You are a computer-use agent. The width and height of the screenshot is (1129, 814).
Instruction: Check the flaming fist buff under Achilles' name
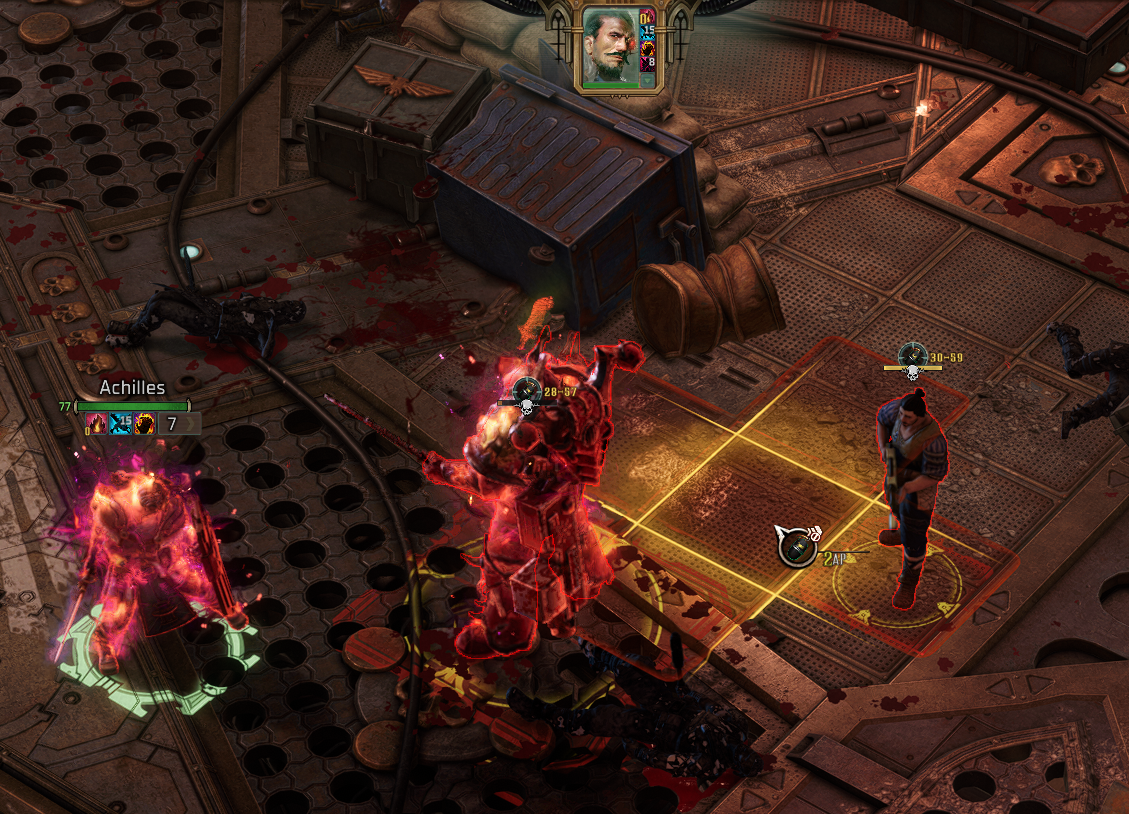click(144, 424)
